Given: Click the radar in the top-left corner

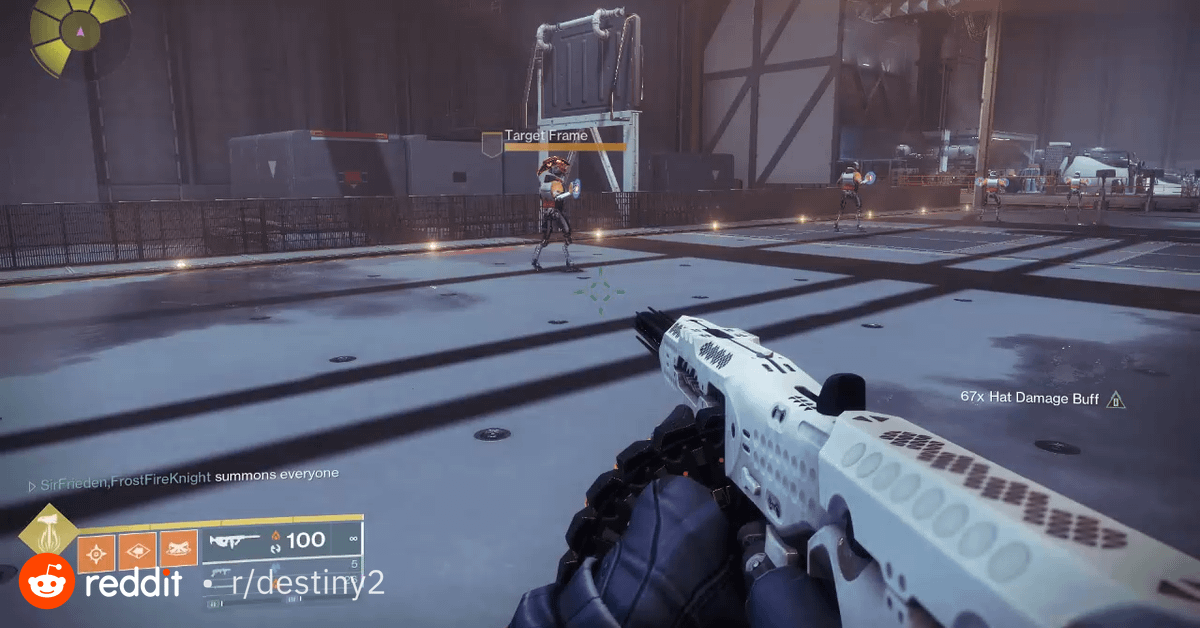Looking at the screenshot, I should point(78,33).
